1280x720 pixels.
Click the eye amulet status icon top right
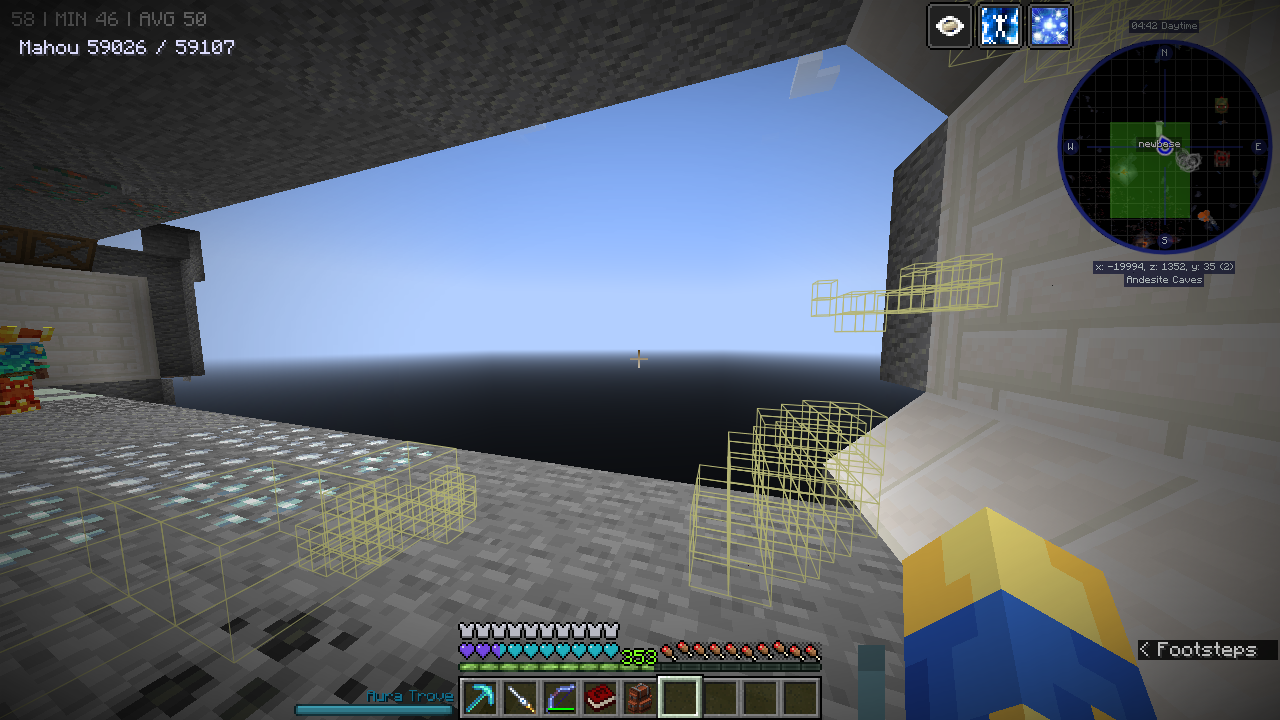948,26
